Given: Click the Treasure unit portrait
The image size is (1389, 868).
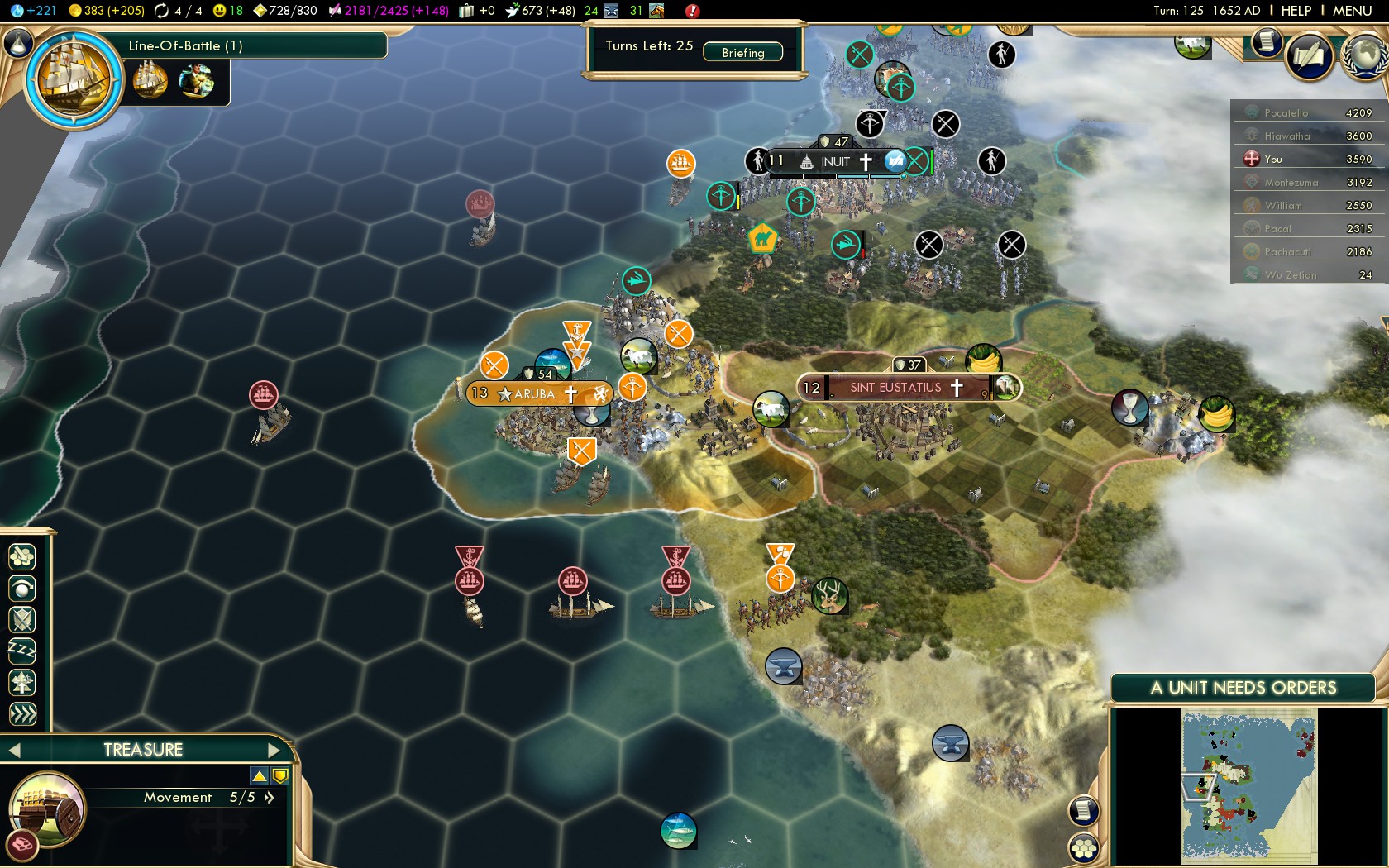Looking at the screenshot, I should [47, 809].
